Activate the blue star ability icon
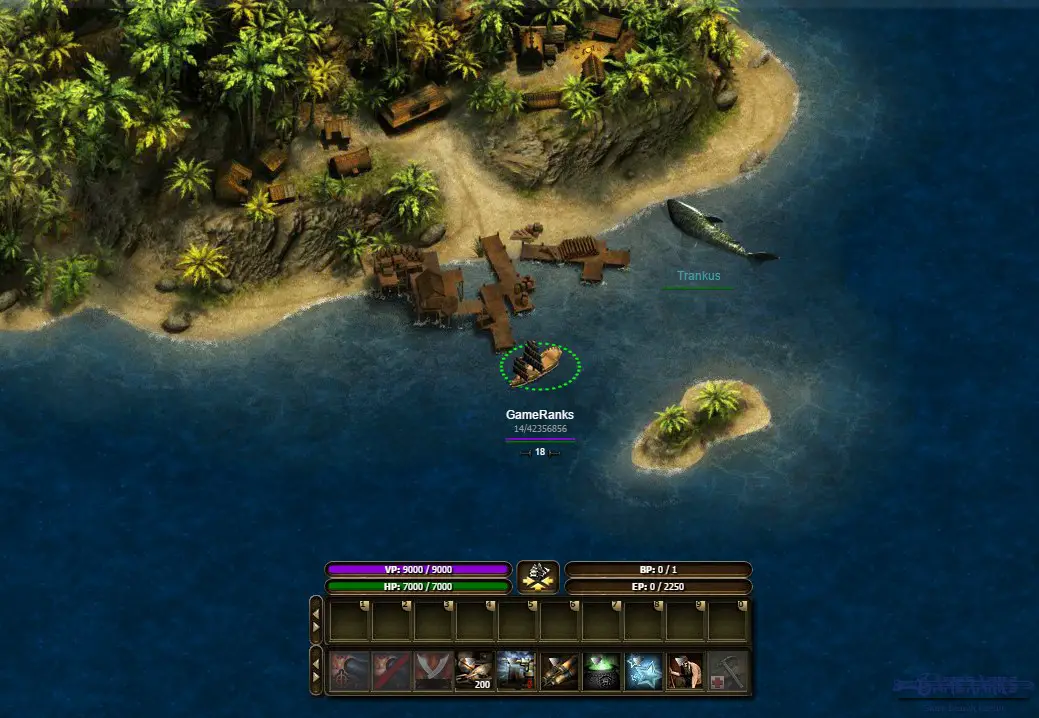Viewport: 1039px width, 718px height. pos(644,670)
